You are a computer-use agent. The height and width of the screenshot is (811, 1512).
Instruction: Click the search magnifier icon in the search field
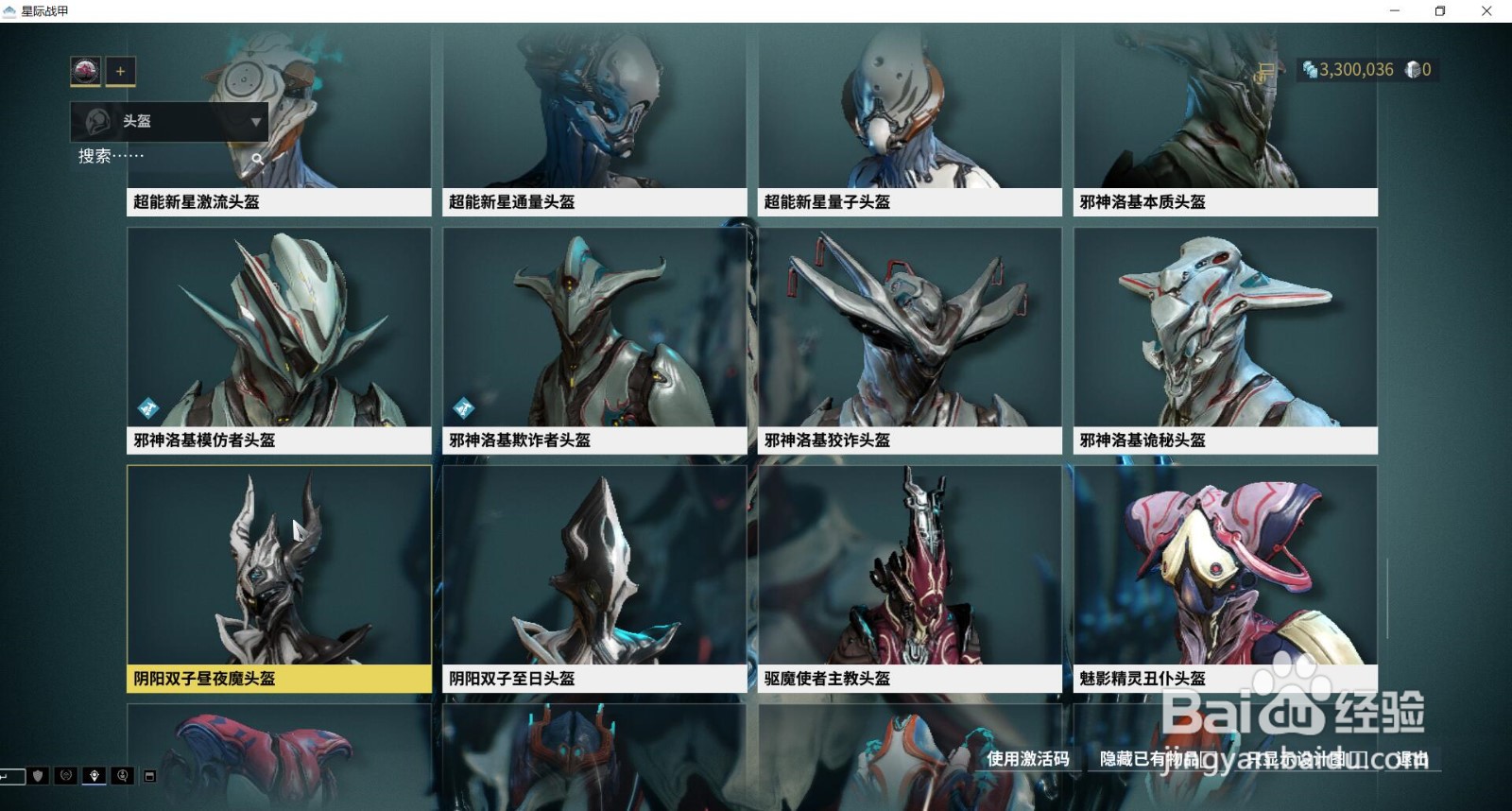click(258, 158)
